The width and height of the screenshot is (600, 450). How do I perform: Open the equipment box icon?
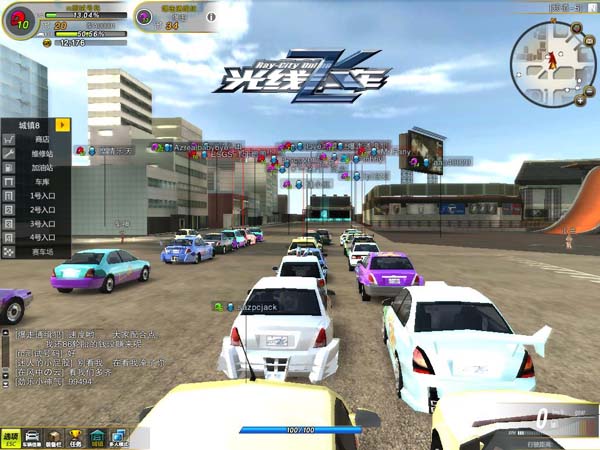(54, 437)
